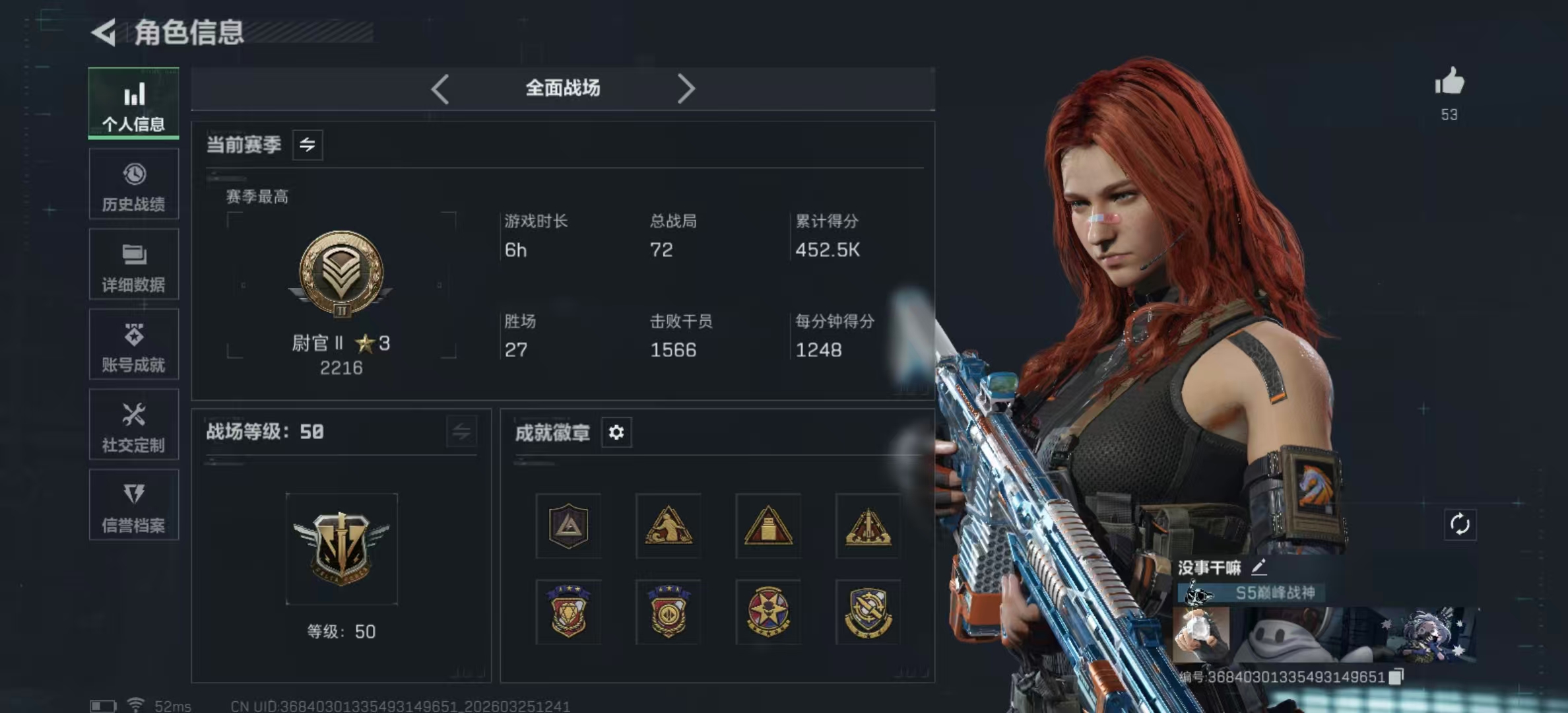
Task: Select the level 50 battlefield emblem
Action: [x=342, y=549]
